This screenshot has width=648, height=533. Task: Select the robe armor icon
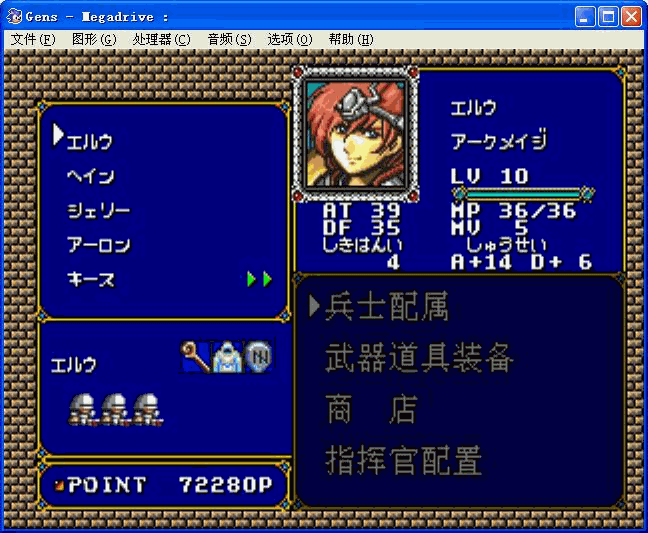coord(227,356)
